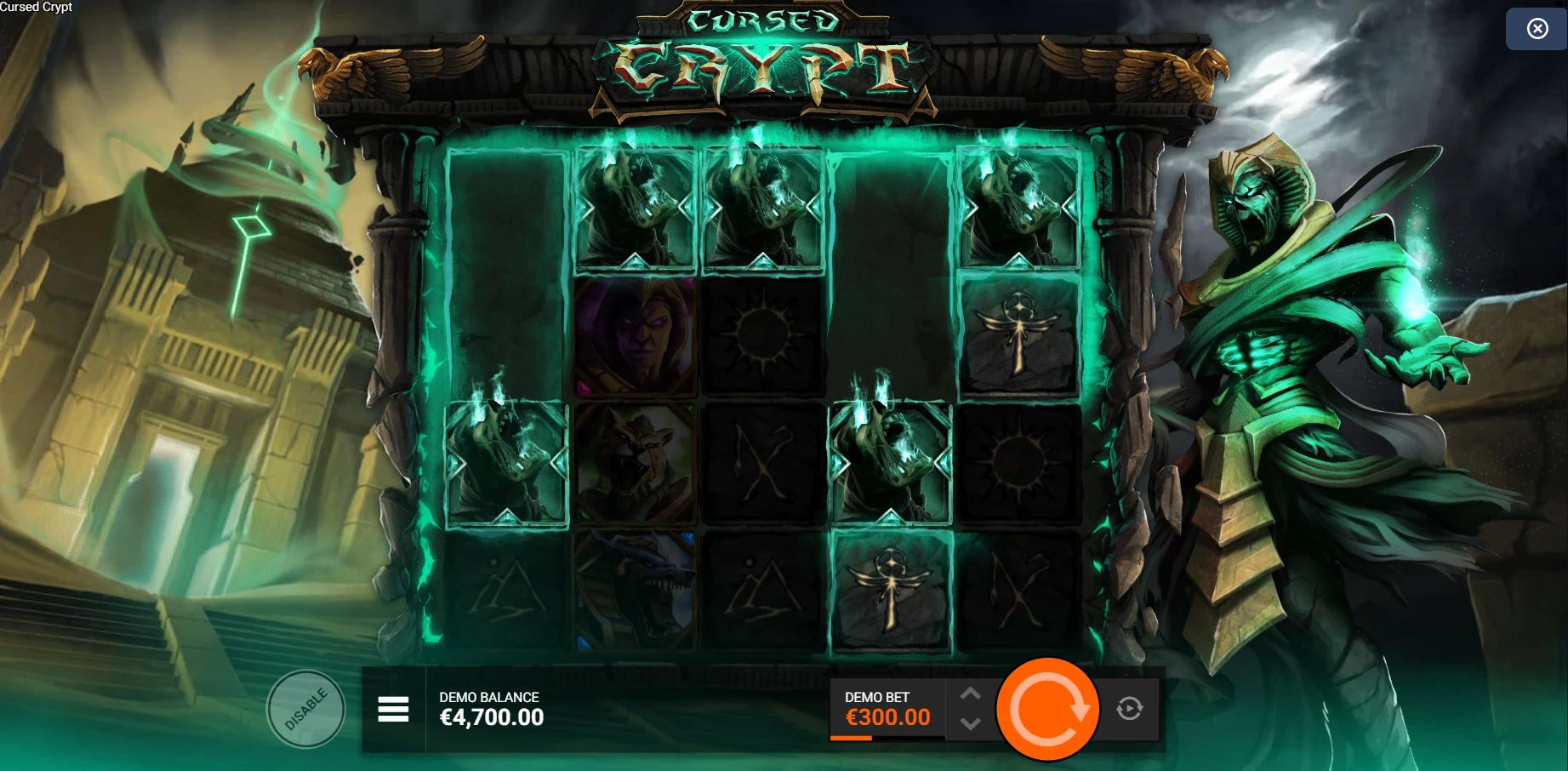Close the game with the X button

1537,29
